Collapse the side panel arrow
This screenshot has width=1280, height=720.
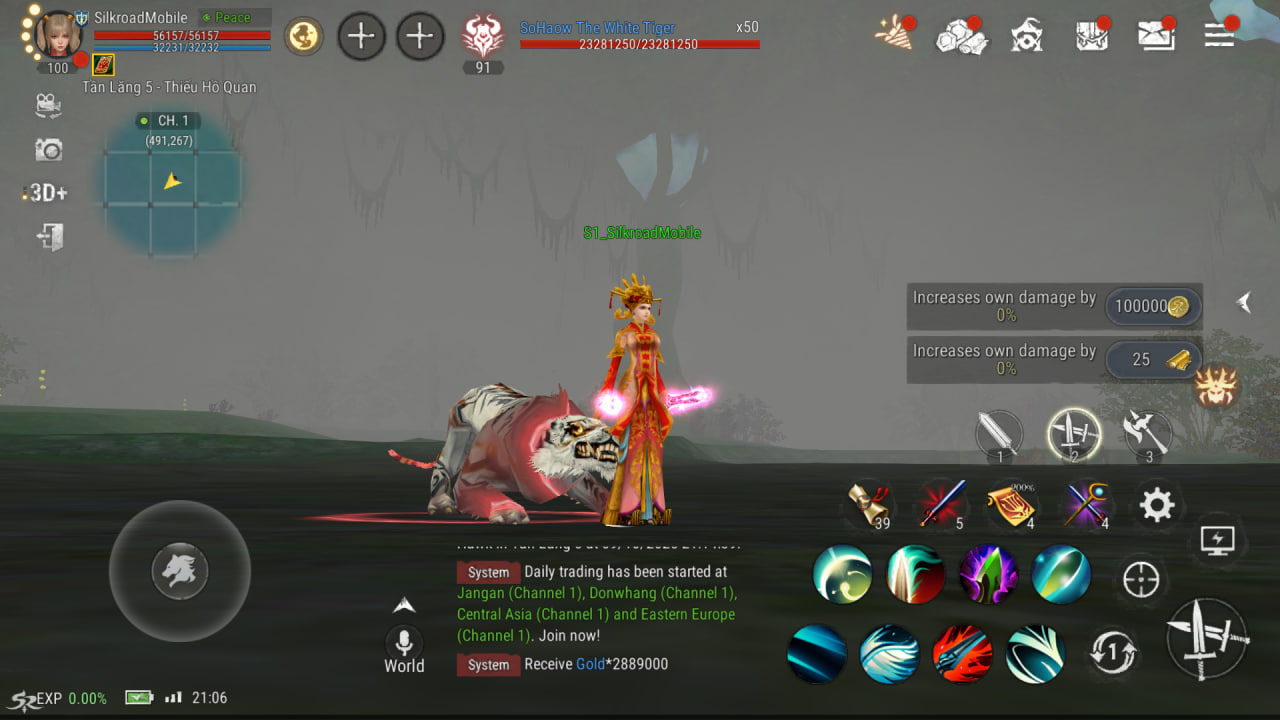(1243, 302)
